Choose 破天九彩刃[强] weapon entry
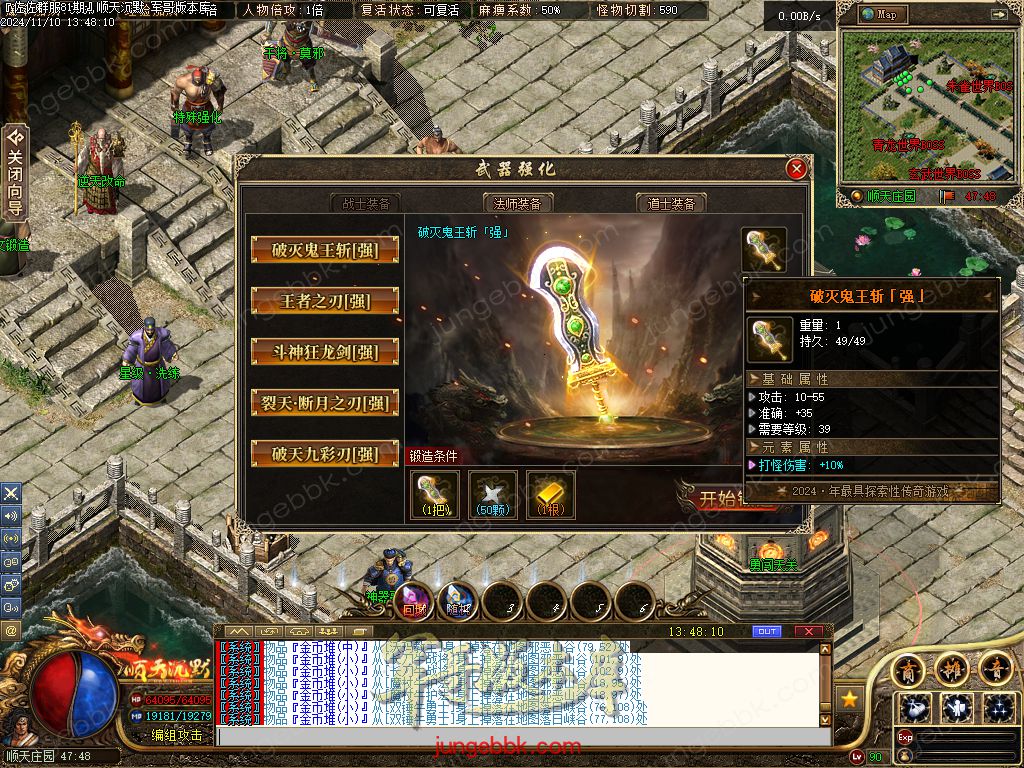This screenshot has height=768, width=1024. tap(324, 454)
